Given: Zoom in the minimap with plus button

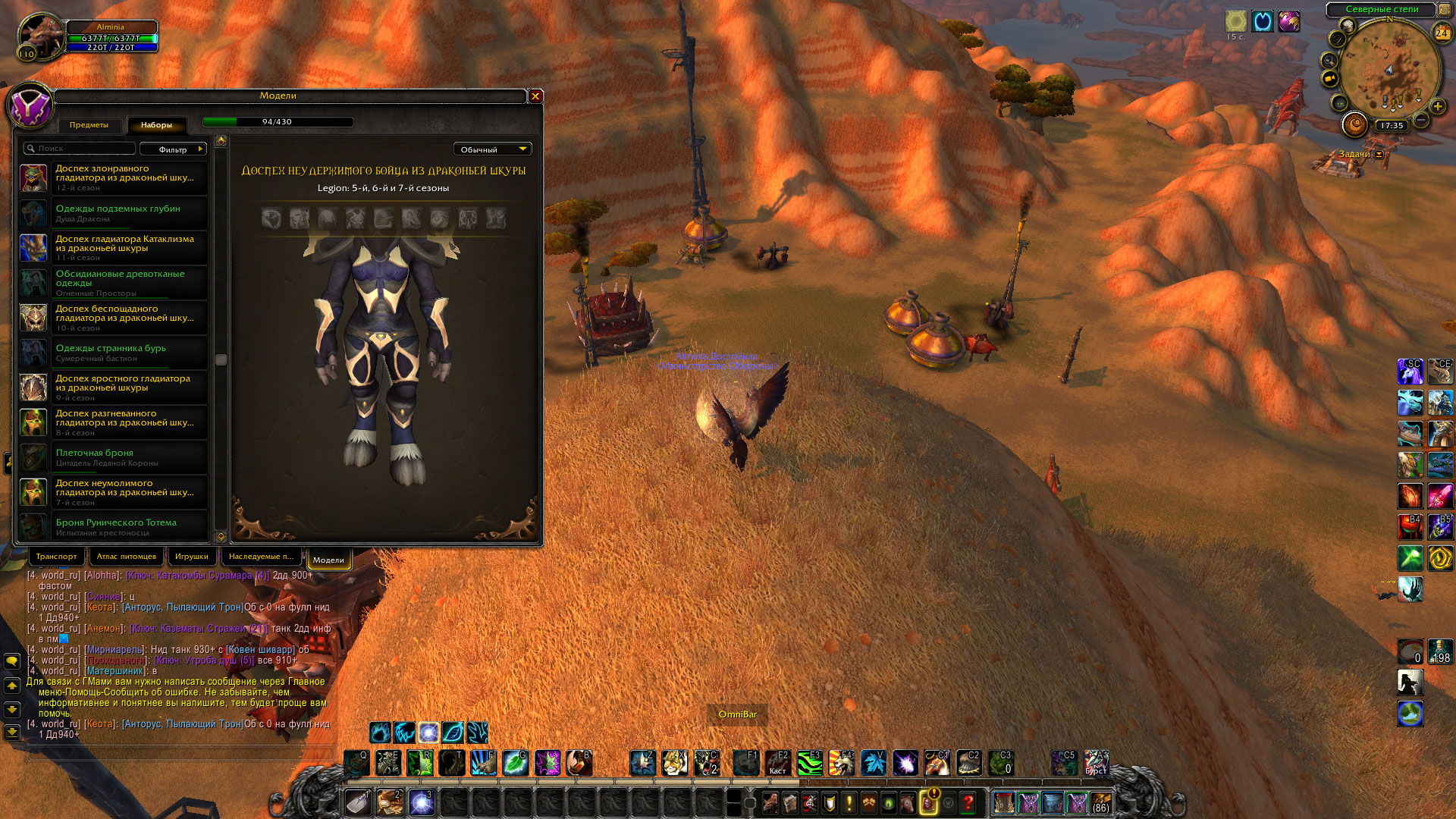Looking at the screenshot, I should tap(1437, 107).
